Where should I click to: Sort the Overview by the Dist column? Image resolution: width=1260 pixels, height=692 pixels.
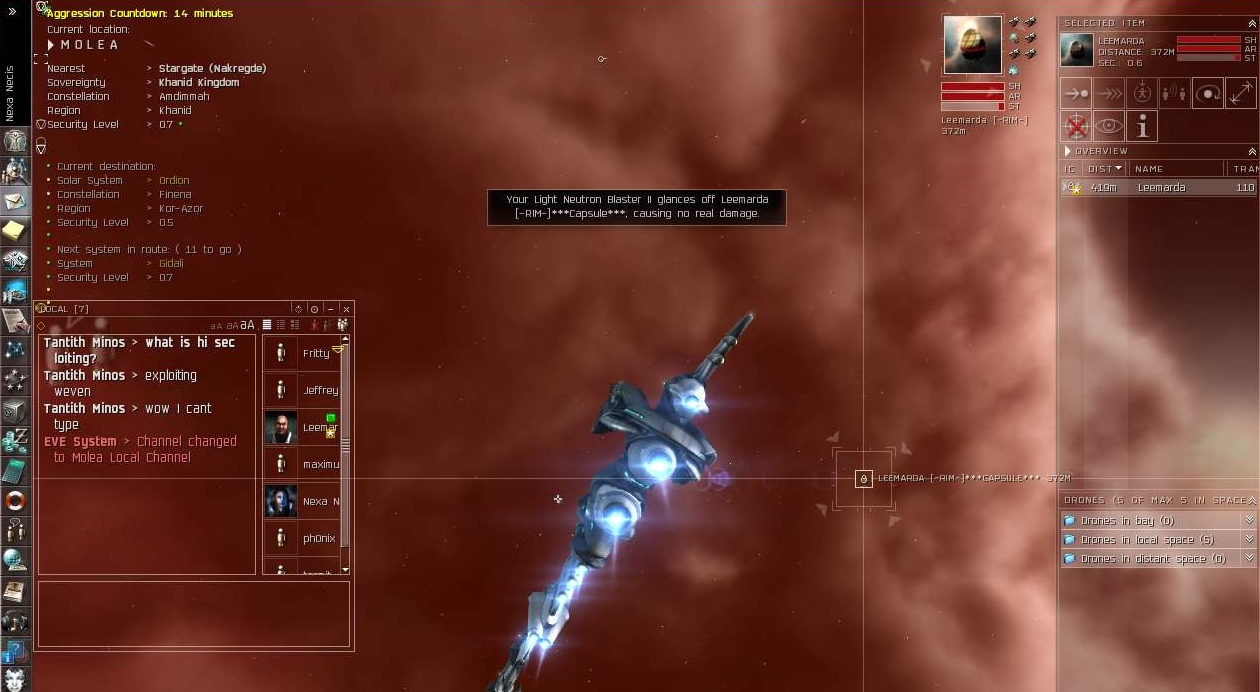[x=1104, y=169]
